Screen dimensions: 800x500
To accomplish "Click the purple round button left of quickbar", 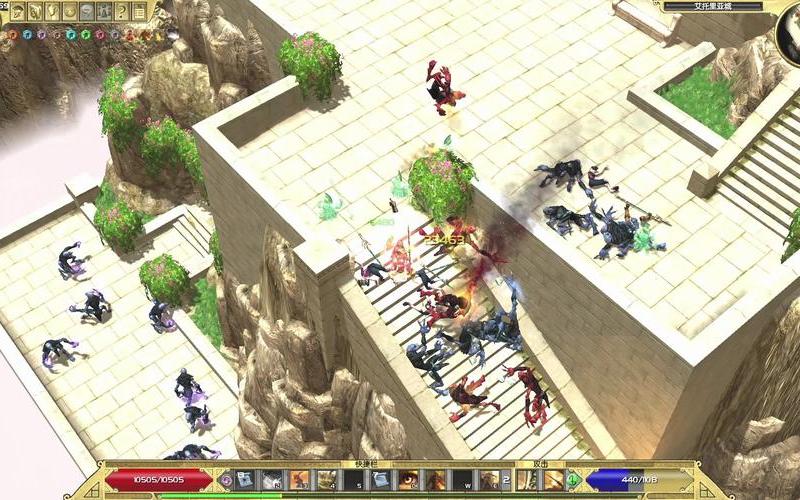I will point(226,480).
